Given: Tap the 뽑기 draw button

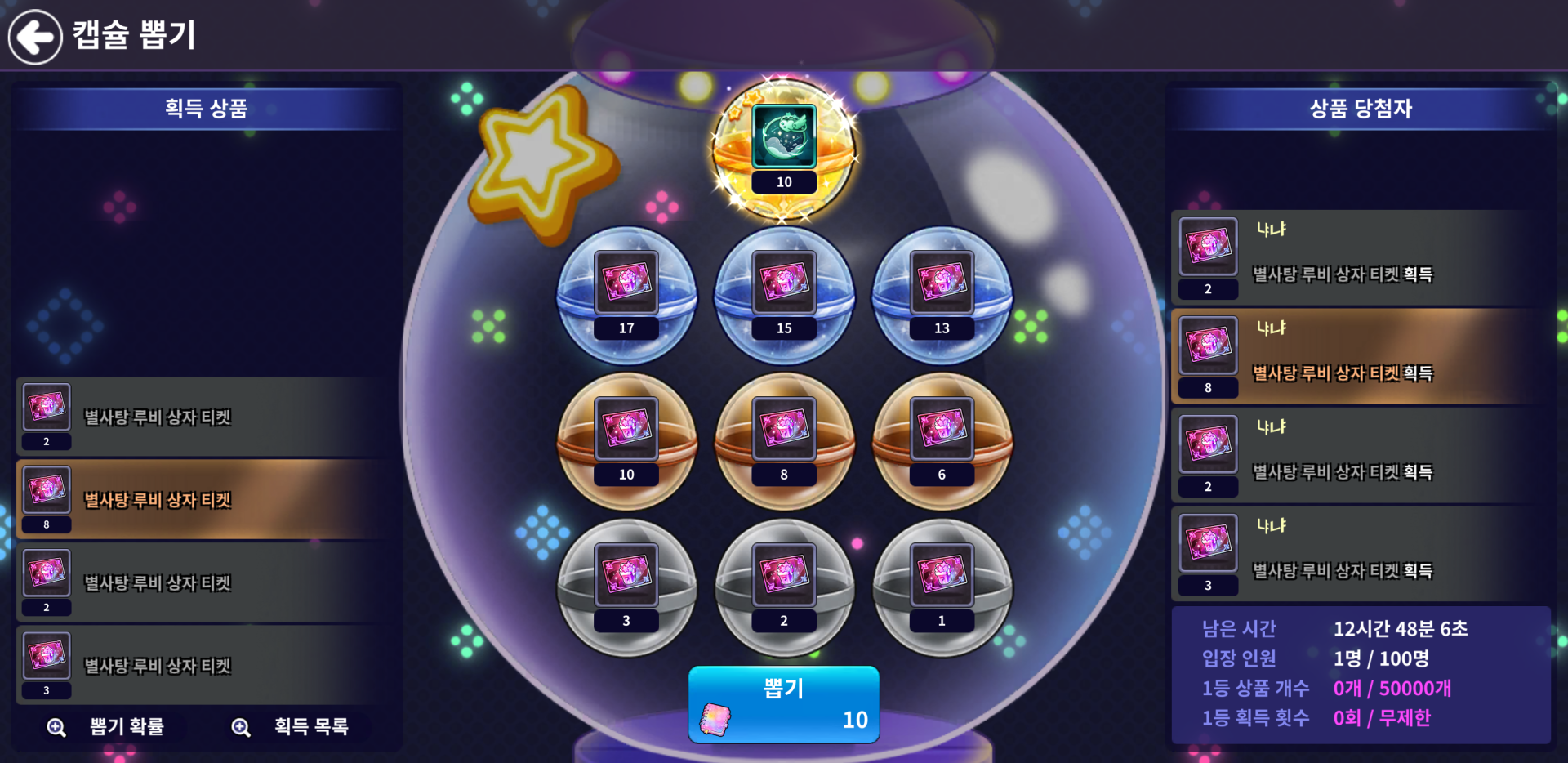Looking at the screenshot, I should point(783,704).
